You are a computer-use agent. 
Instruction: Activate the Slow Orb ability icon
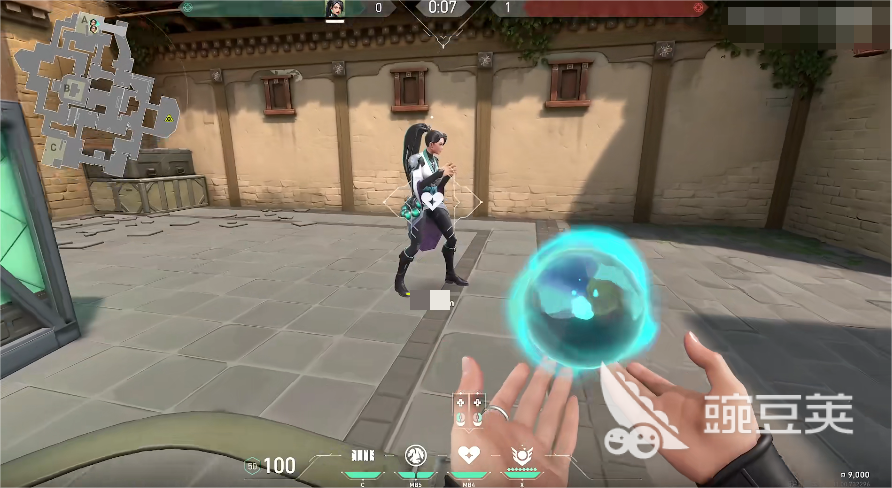pyautogui.click(x=416, y=457)
